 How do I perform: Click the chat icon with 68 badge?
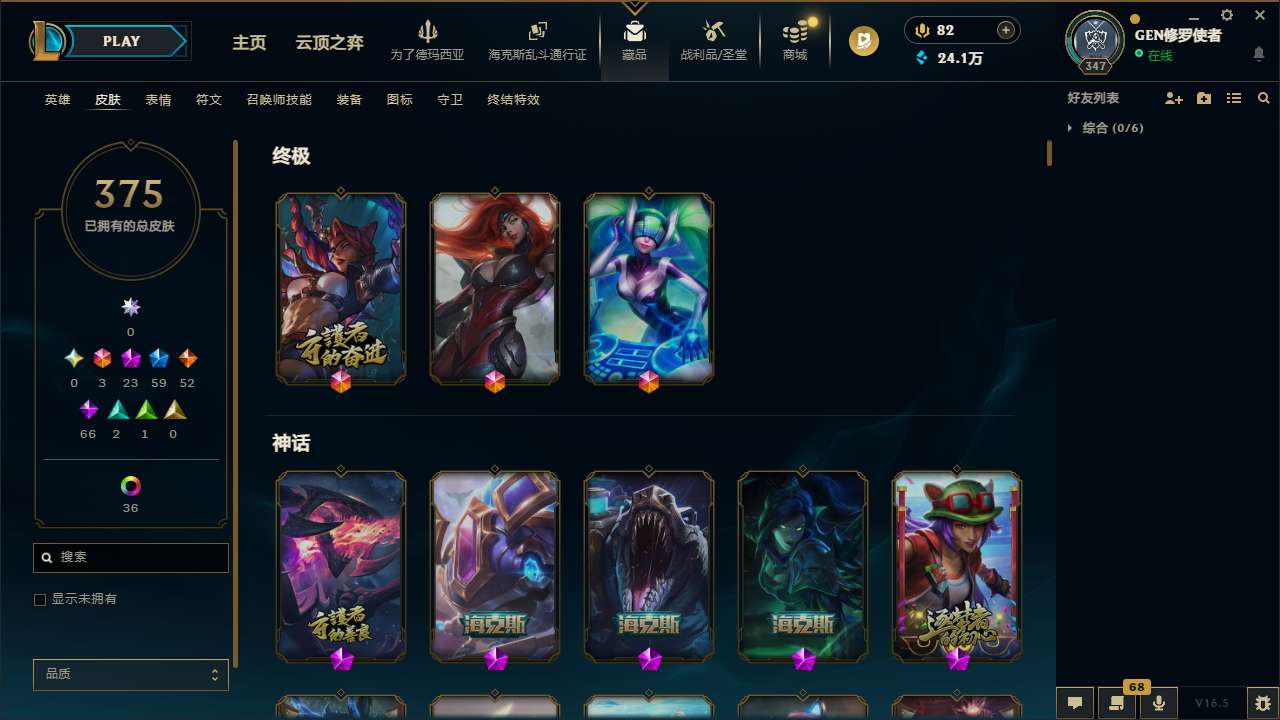[x=1117, y=703]
